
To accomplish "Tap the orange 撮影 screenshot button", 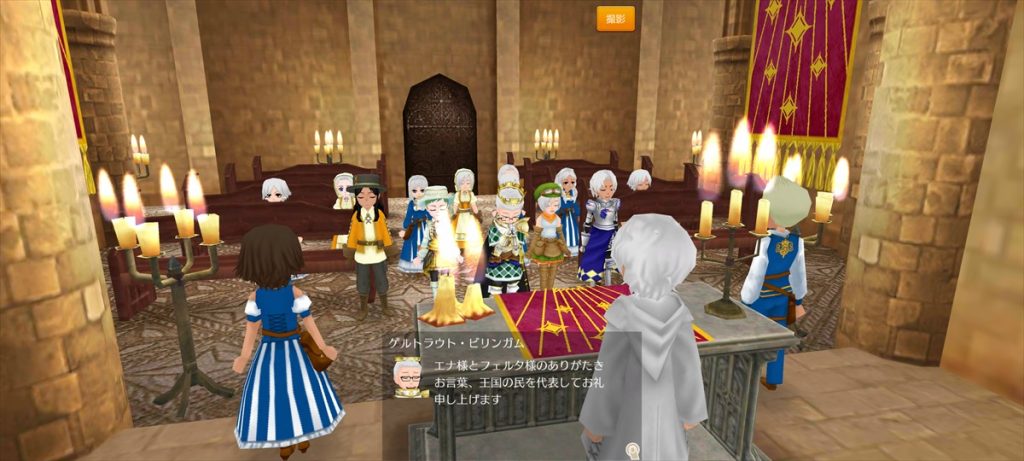I will tap(615, 19).
